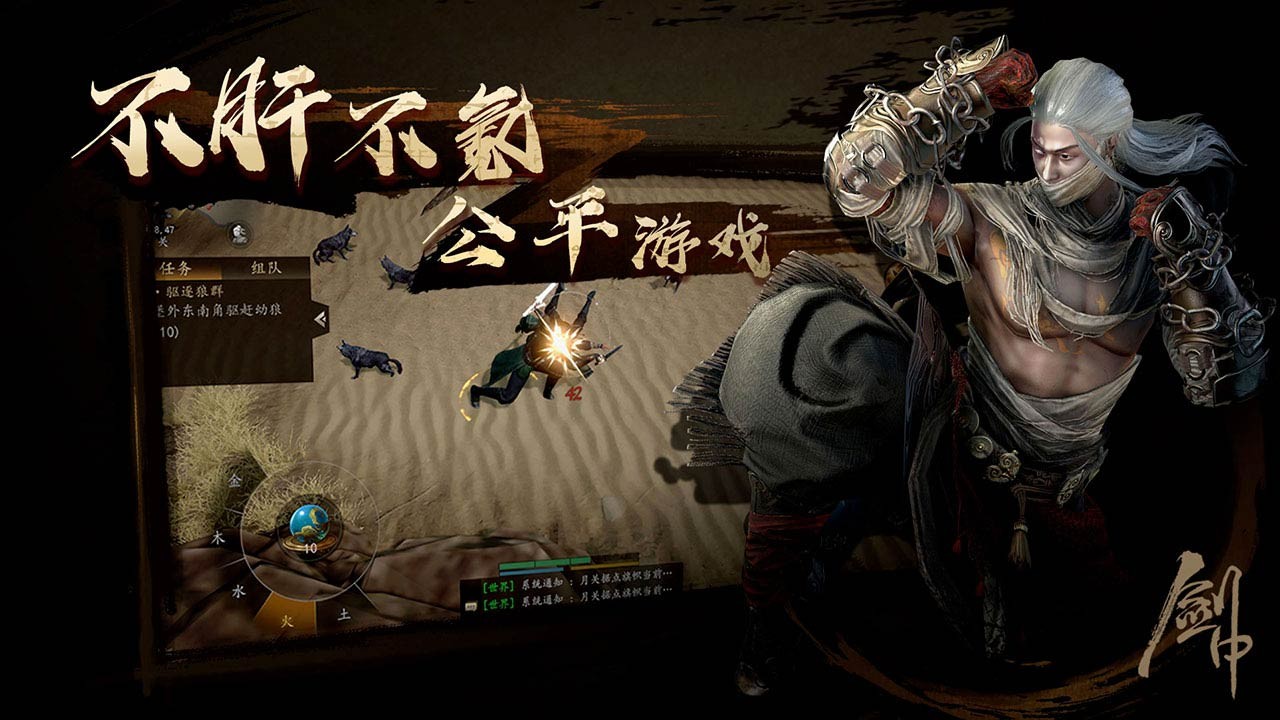The image size is (1280, 720).
Task: Select the 土 (Earth) element on the wheel
Action: pyautogui.click(x=343, y=616)
